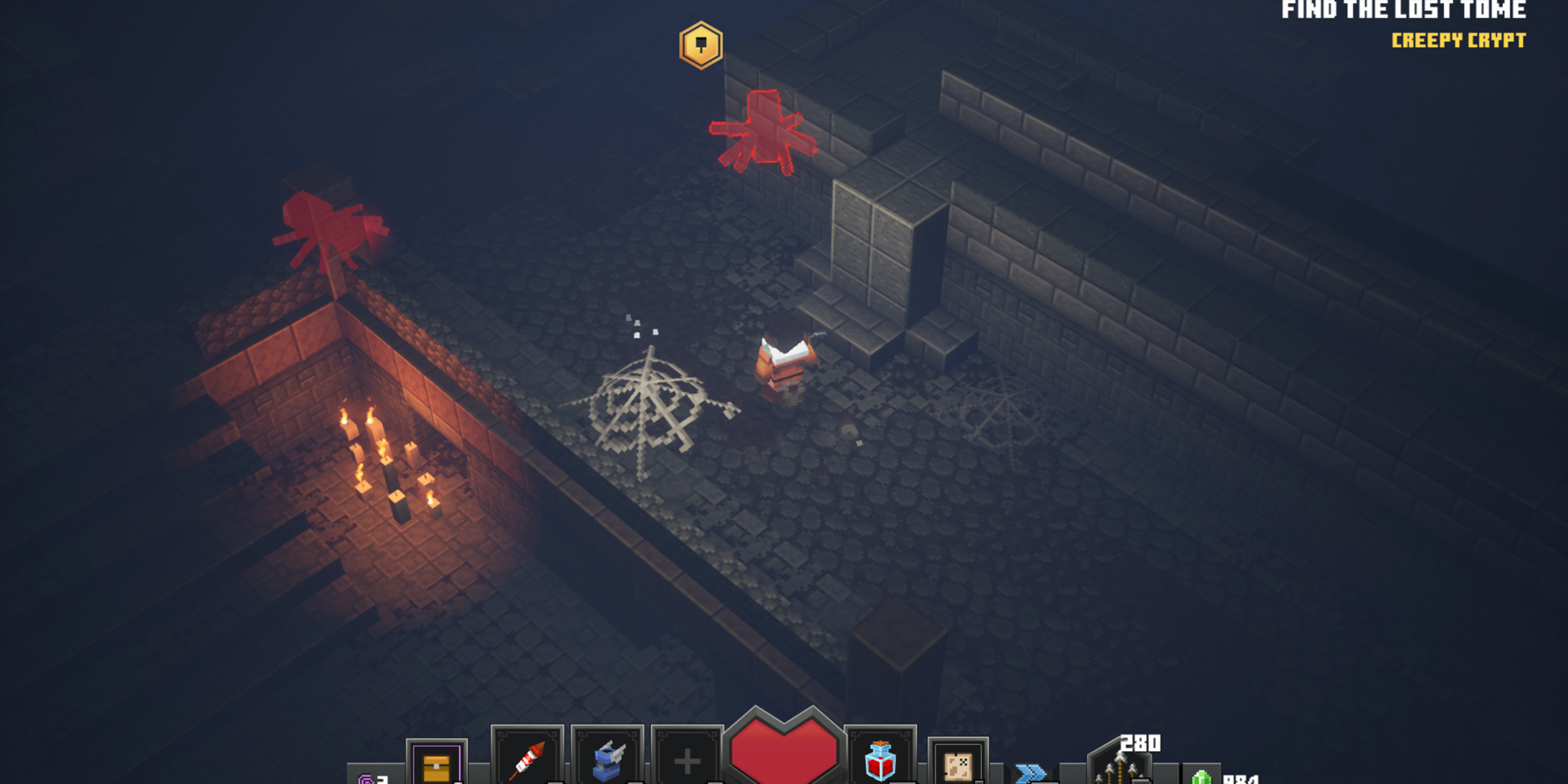Drink the red health potion
The width and height of the screenshot is (1568, 784).
(880, 759)
